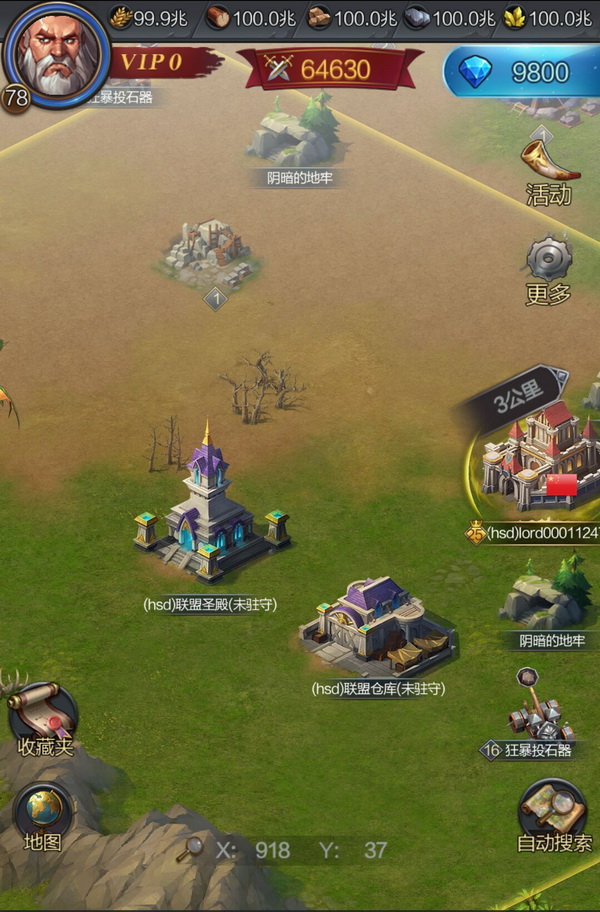Open the 收藏夹 bookmarks scroll
Viewport: 600px width, 912px height.
click(x=45, y=716)
